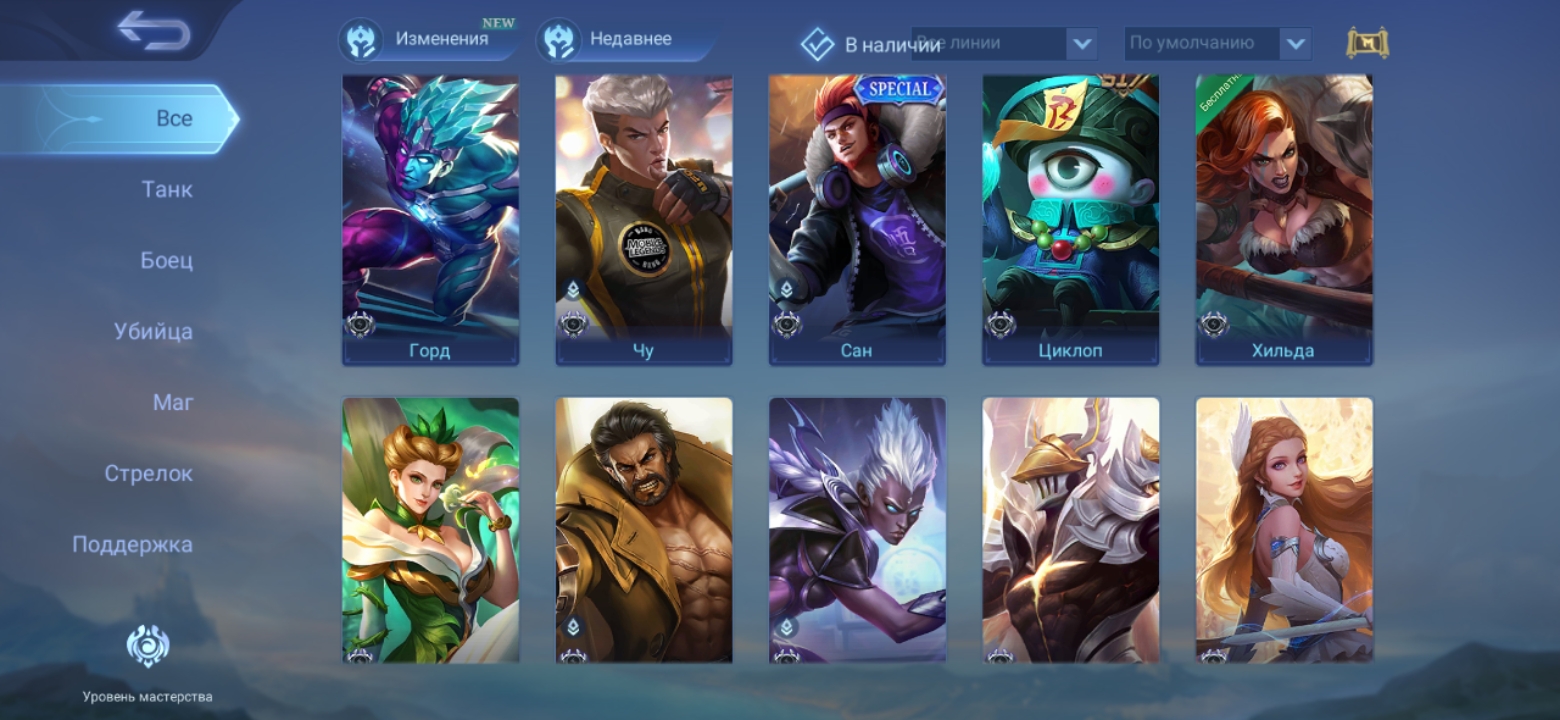Choose the Маг hero category
This screenshot has height=720, width=1560.
tap(173, 402)
